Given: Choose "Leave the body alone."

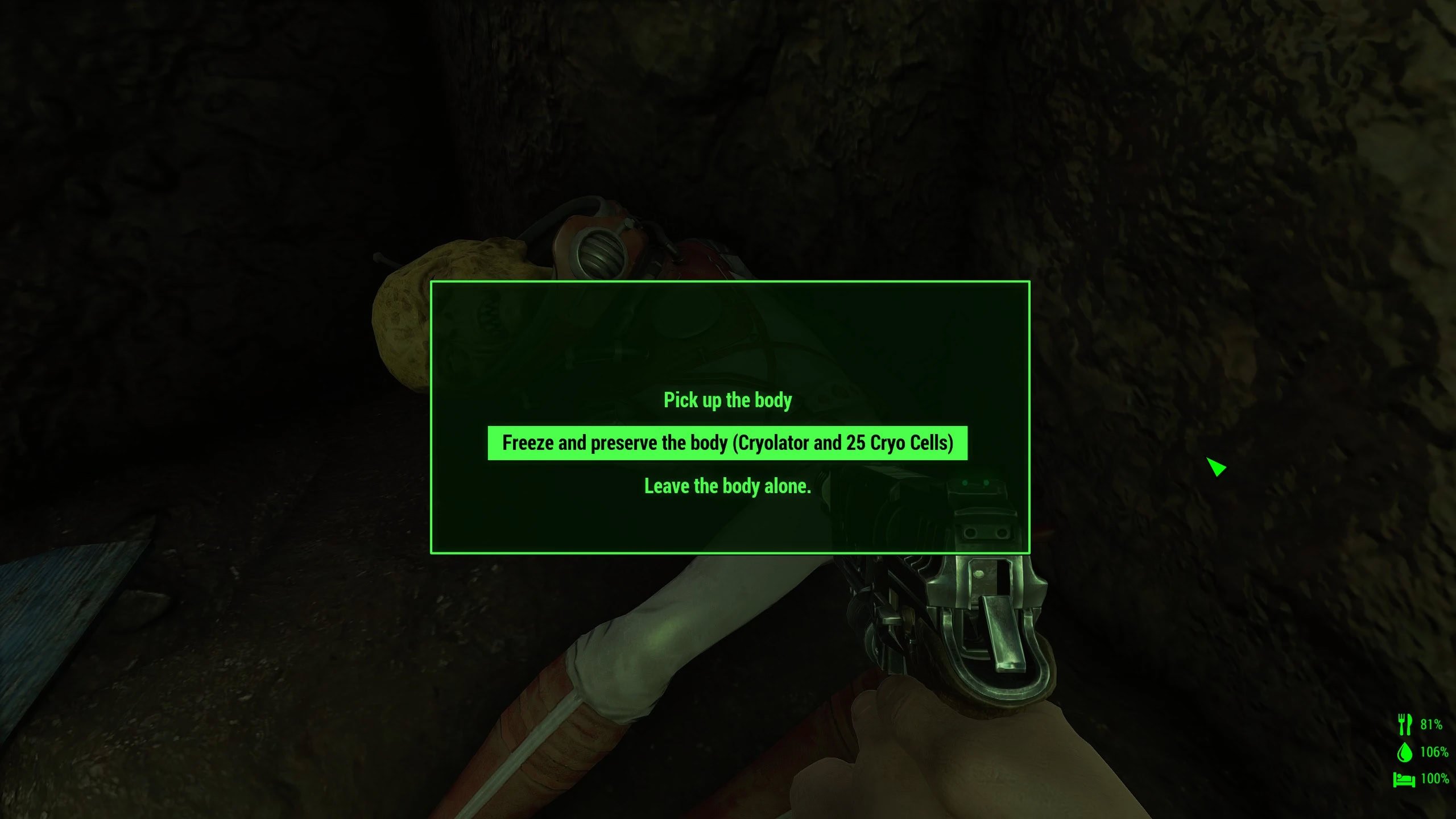Looking at the screenshot, I should tap(727, 486).
